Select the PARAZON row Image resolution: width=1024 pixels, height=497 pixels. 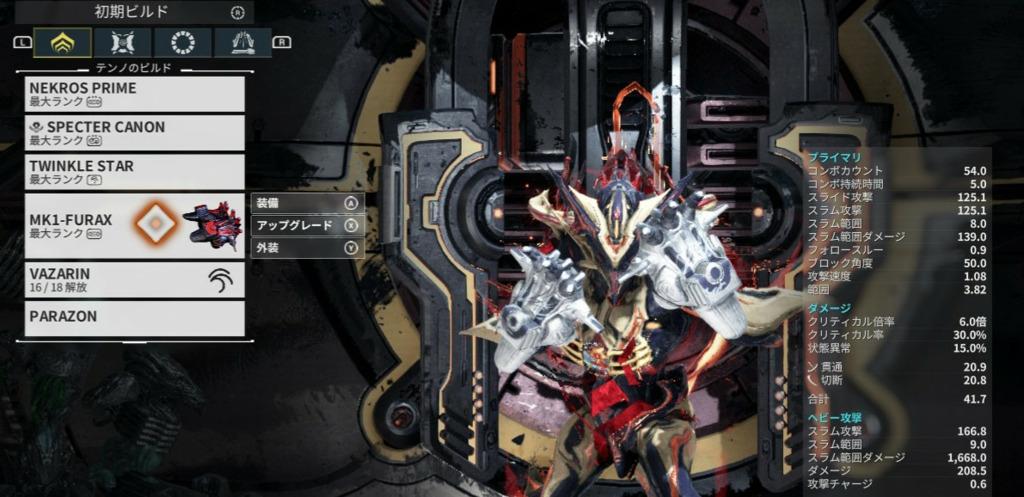point(135,319)
